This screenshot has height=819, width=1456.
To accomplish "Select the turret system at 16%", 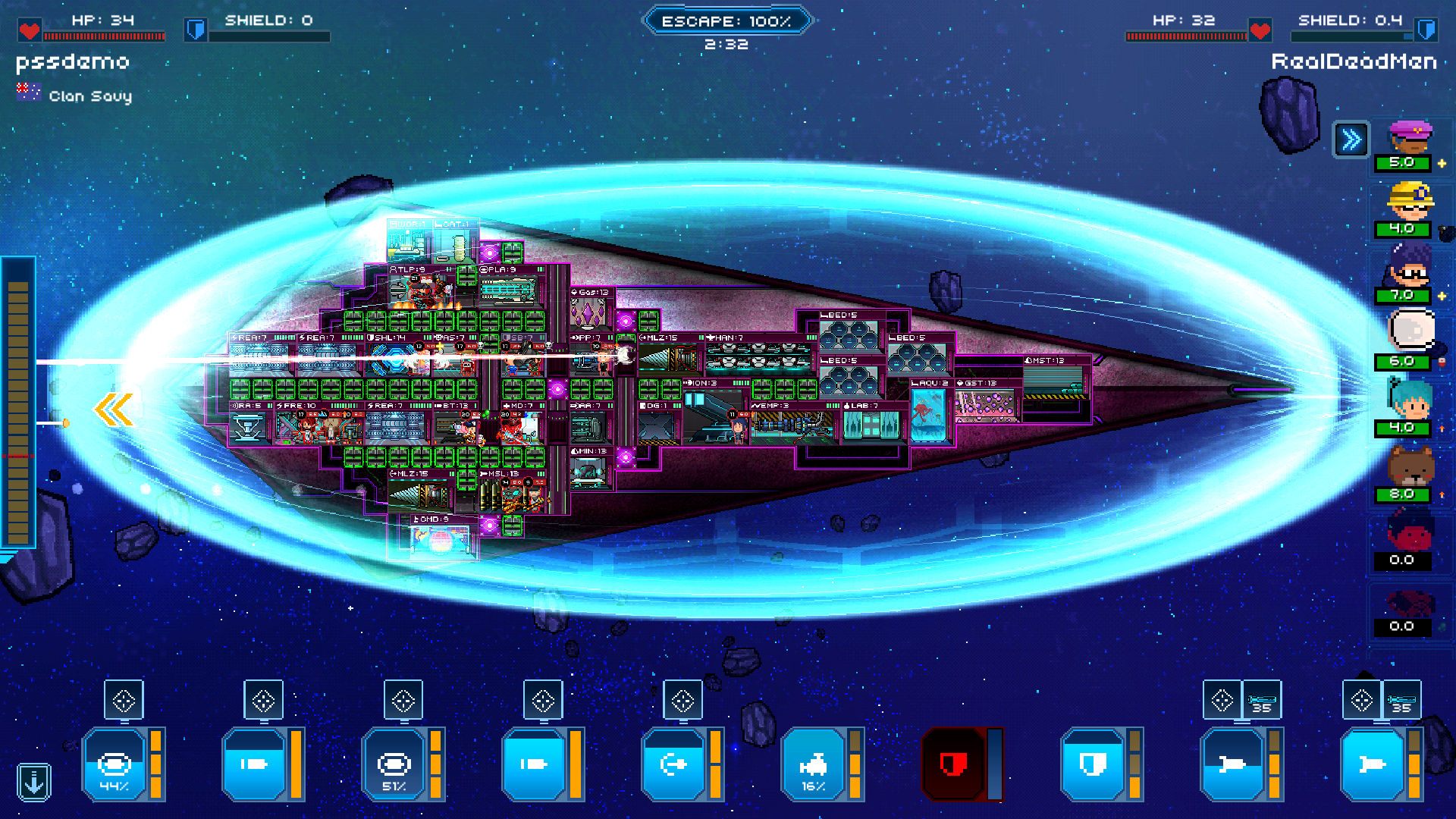I will pyautogui.click(x=812, y=764).
